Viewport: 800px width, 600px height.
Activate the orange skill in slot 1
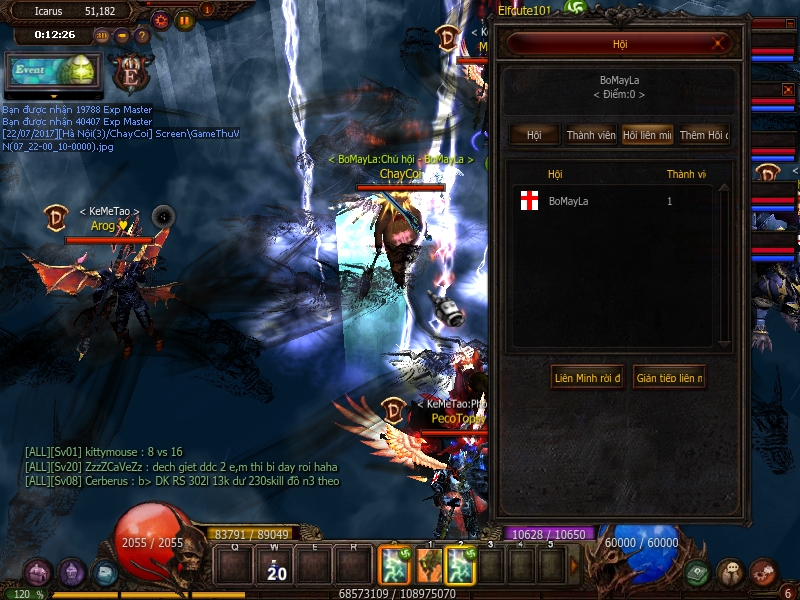tap(429, 566)
